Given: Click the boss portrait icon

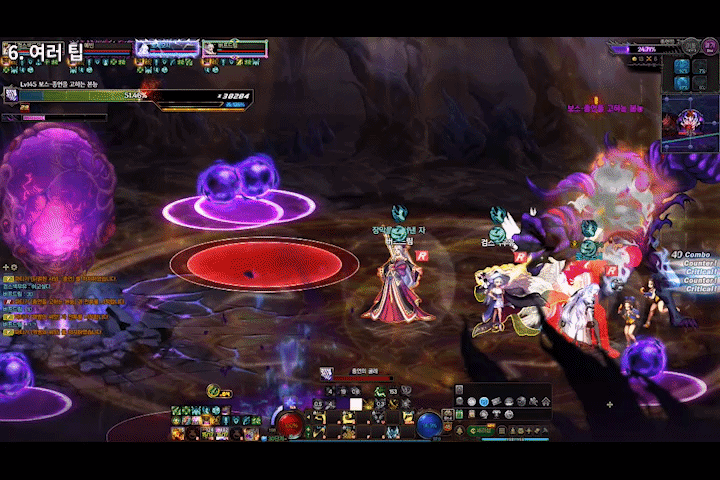Looking at the screenshot, I should (12, 94).
